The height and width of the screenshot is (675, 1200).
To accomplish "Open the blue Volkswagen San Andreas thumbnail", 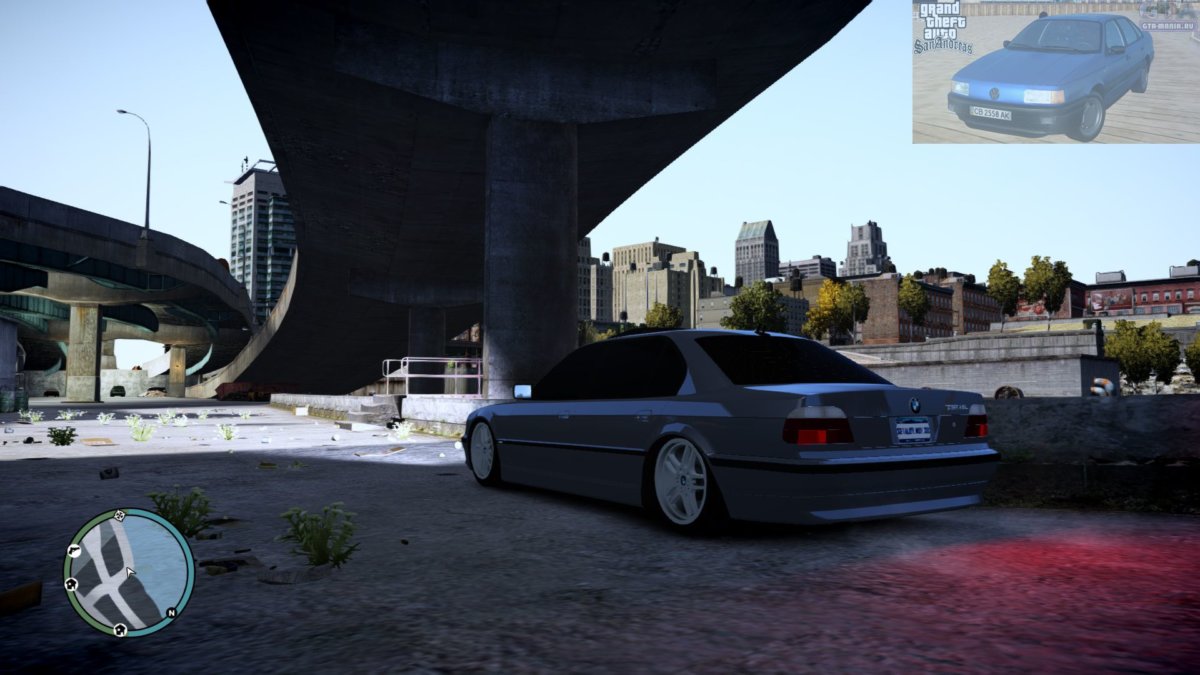I will [1055, 72].
